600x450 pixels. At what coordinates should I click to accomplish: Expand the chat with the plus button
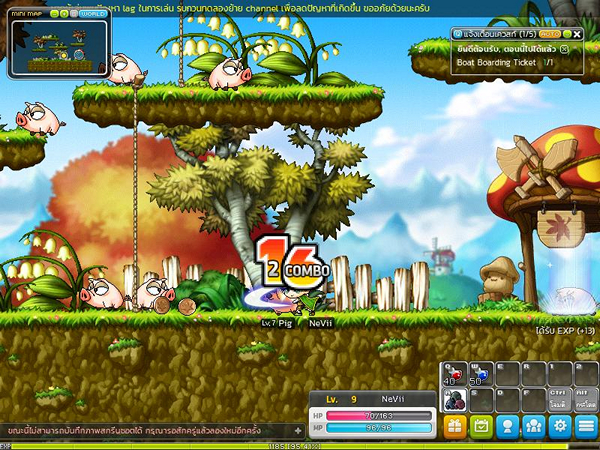297,430
